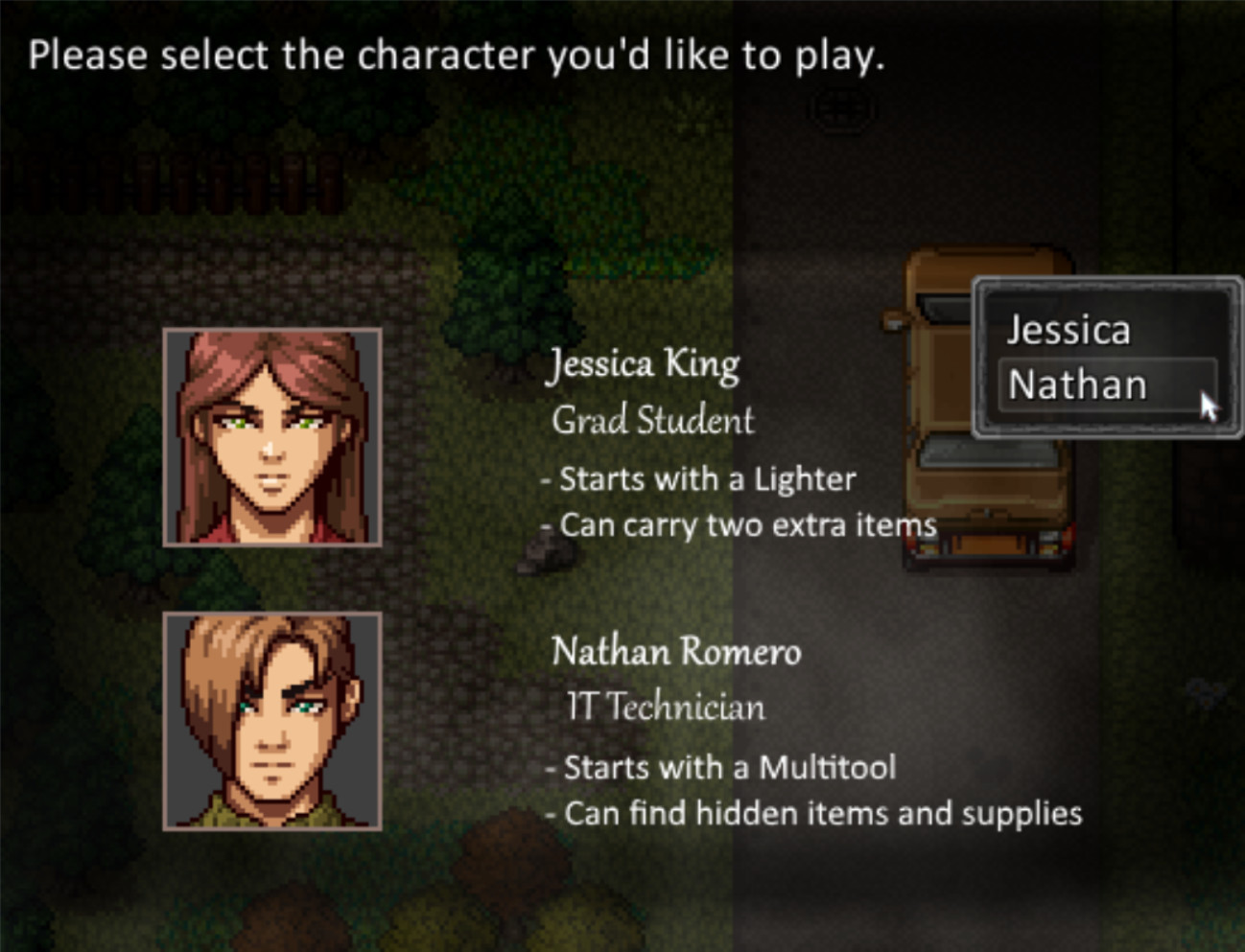Click the Nathan Romero name label
Screen dimensions: 1245x952
(x=676, y=652)
